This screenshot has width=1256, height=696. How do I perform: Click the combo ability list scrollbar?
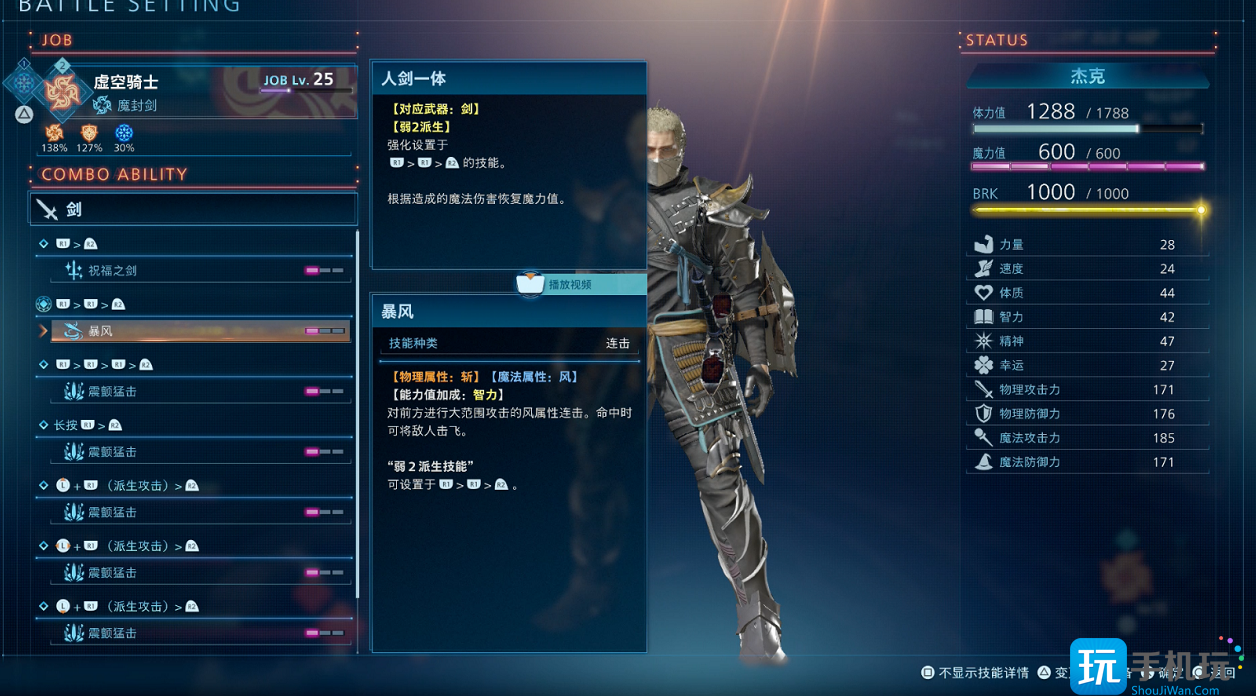point(357,400)
